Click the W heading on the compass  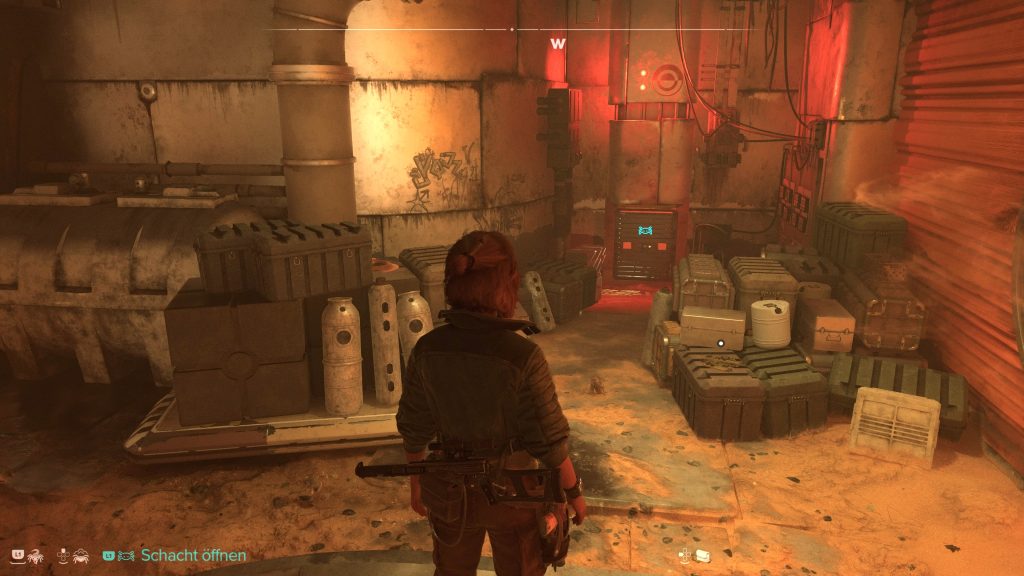(557, 44)
